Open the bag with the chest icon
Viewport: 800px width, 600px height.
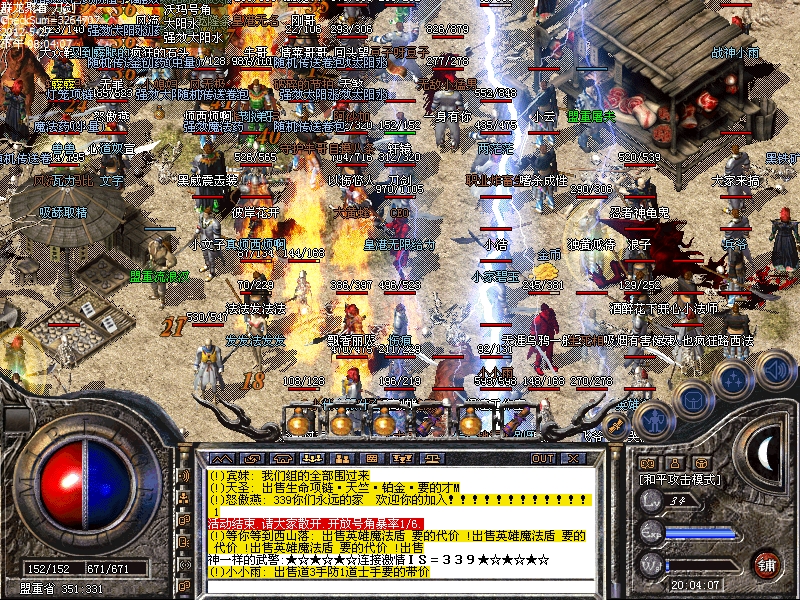[x=692, y=401]
